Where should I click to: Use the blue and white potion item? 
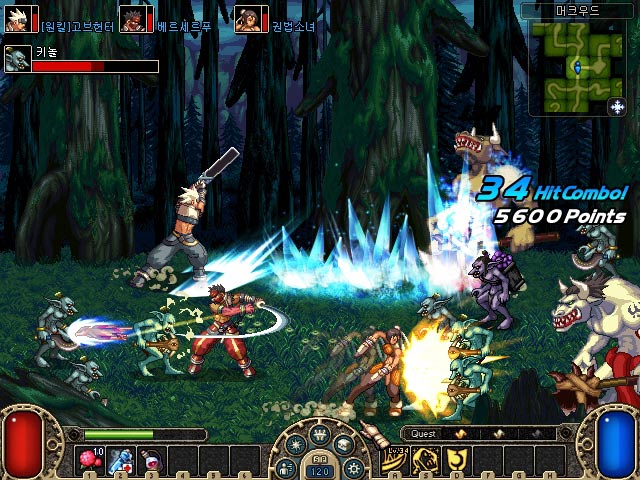coord(120,460)
